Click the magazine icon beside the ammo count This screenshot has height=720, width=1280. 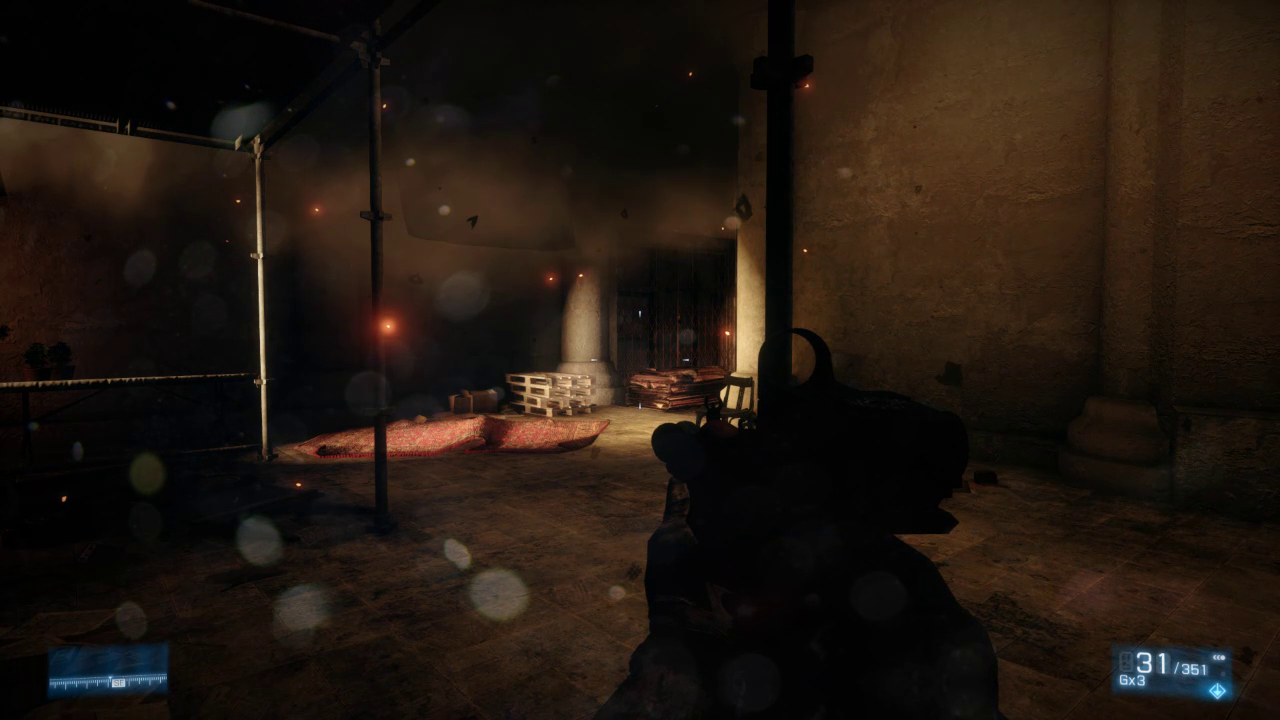[x=1126, y=660]
